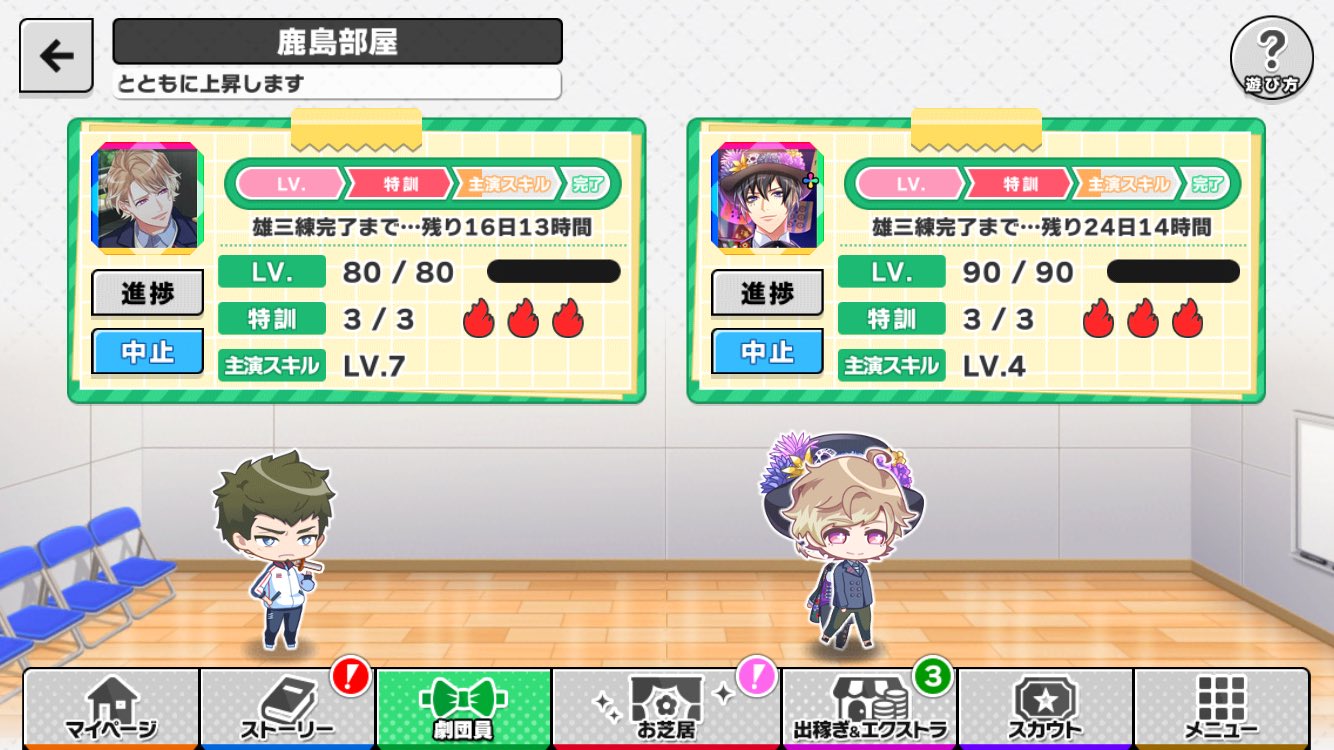Check 進捗 progress on the left card
This screenshot has width=1334, height=750.
click(x=147, y=292)
